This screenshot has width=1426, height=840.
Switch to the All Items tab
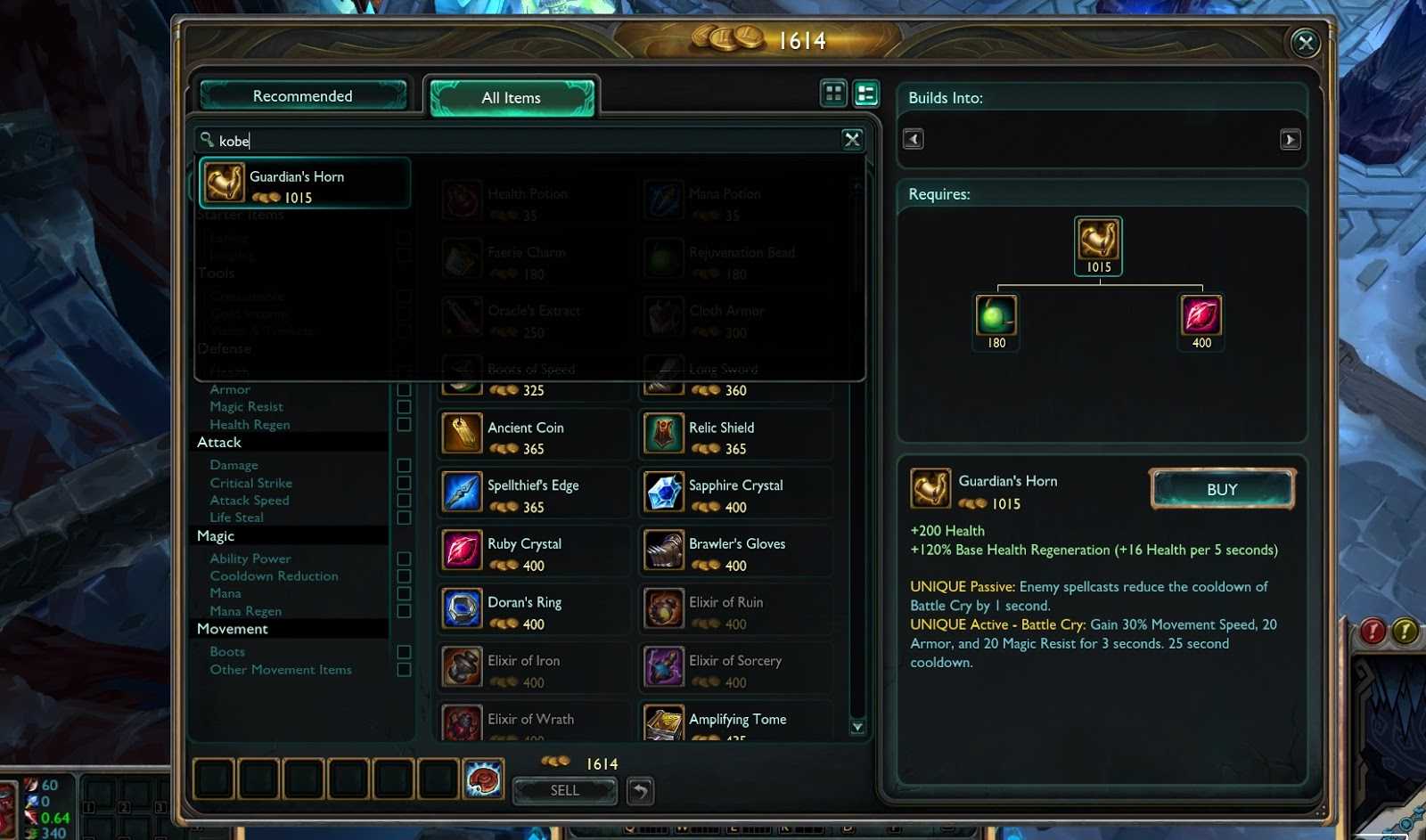tap(512, 98)
